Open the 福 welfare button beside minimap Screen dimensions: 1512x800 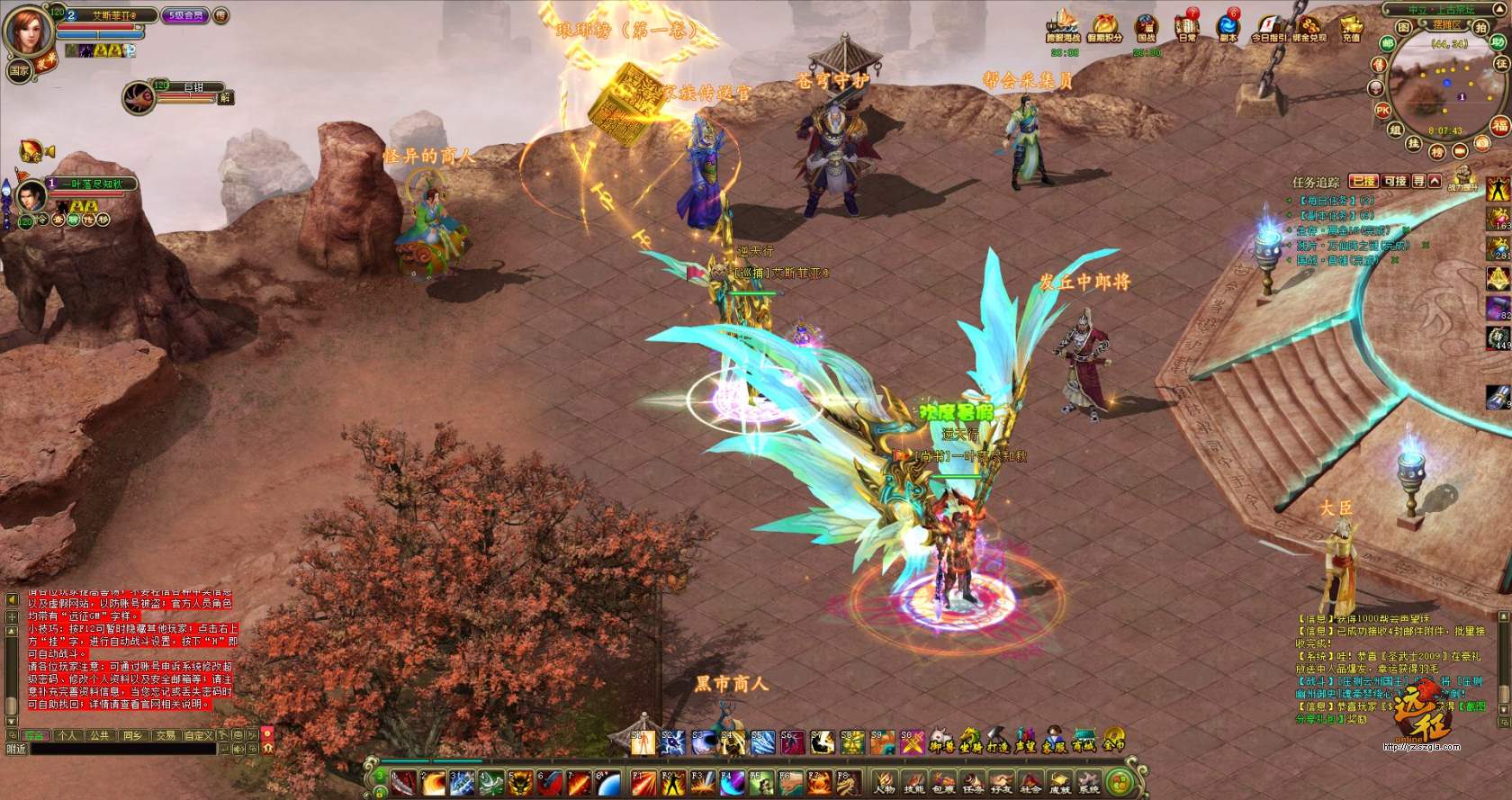(x=1498, y=124)
